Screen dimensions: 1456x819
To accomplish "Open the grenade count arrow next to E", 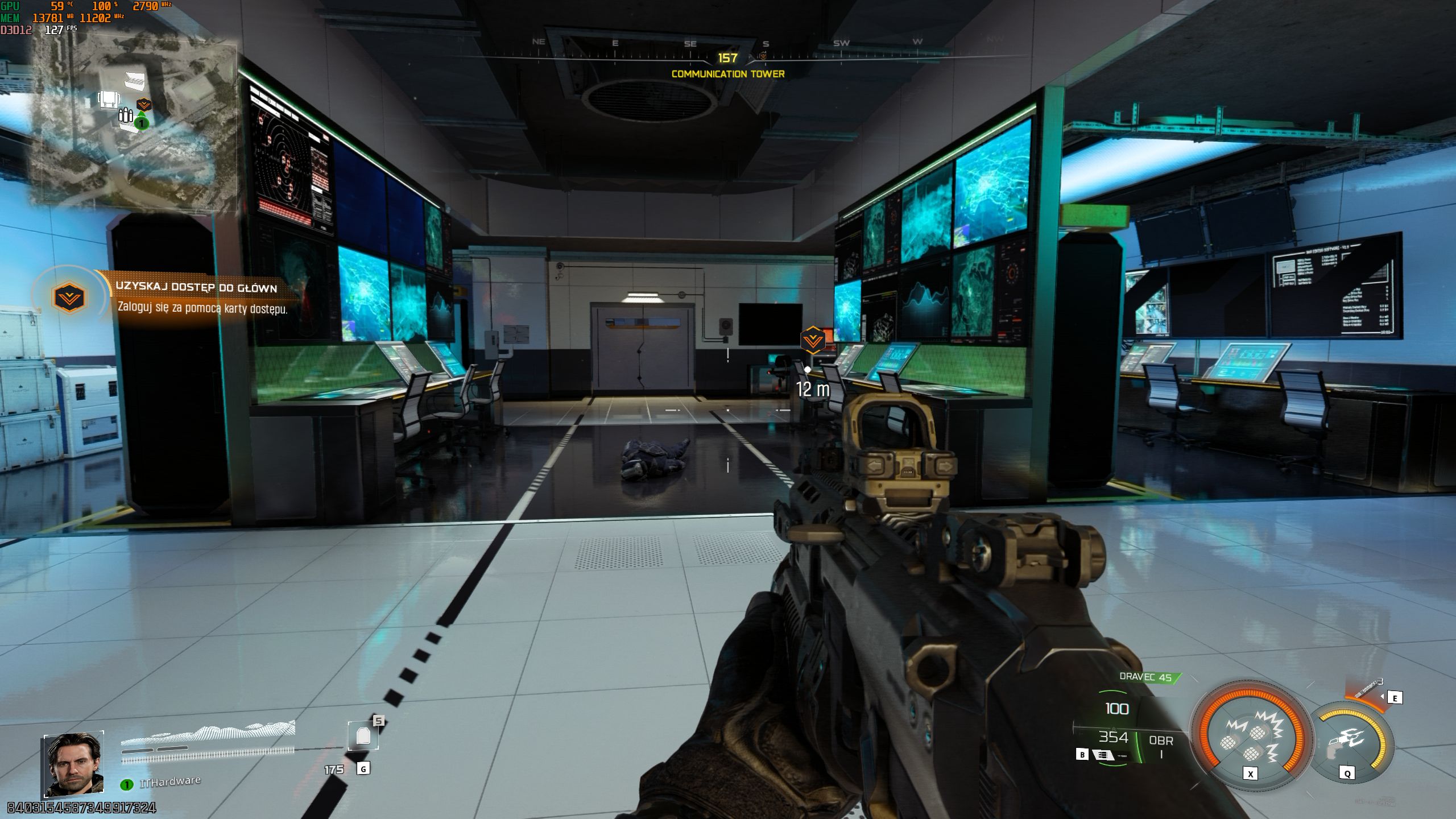I will (1382, 697).
